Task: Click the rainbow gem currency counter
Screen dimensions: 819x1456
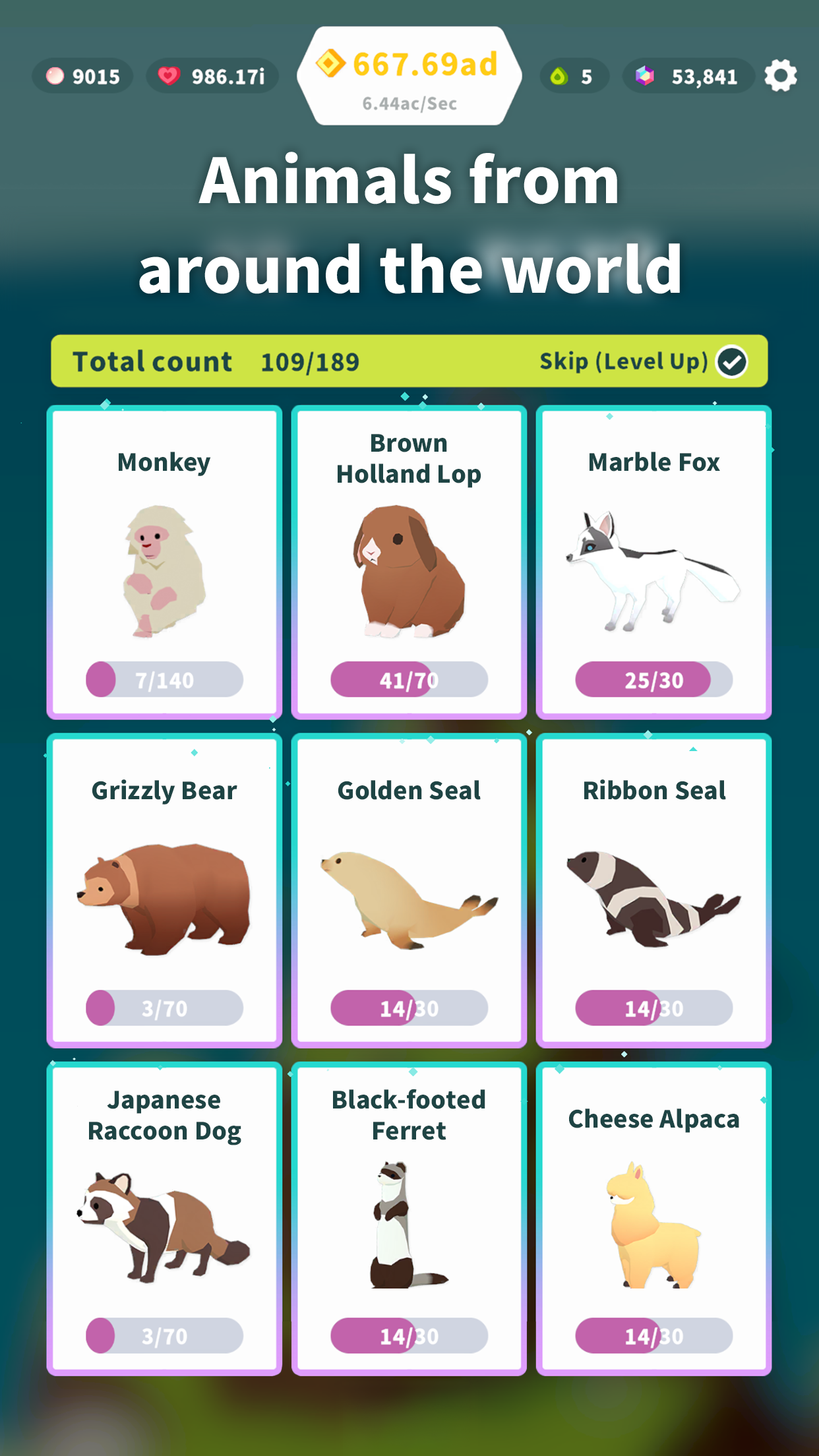Action: pos(688,76)
